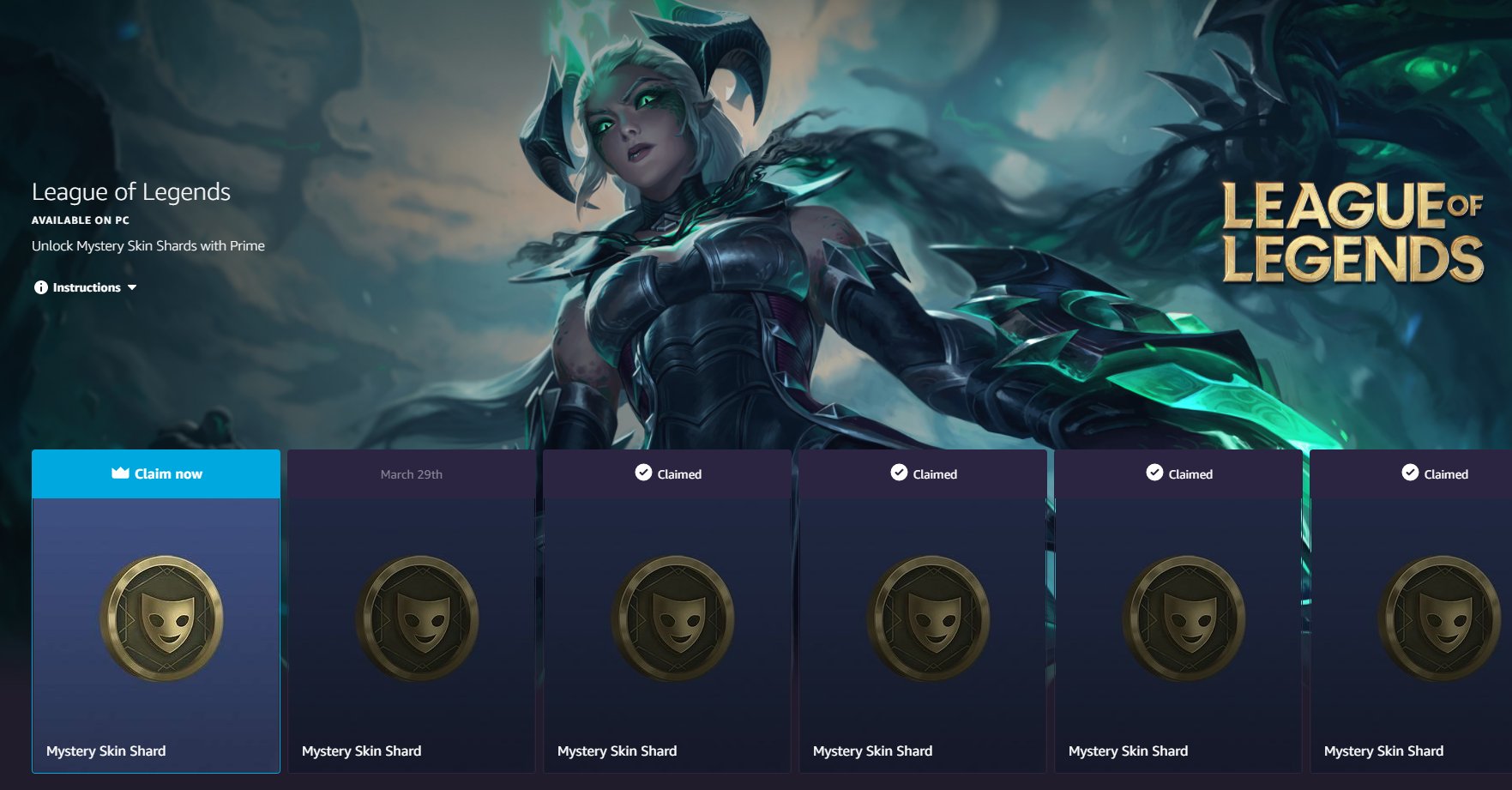
Task: Click the mask coin icon on third card
Action: click(x=666, y=619)
